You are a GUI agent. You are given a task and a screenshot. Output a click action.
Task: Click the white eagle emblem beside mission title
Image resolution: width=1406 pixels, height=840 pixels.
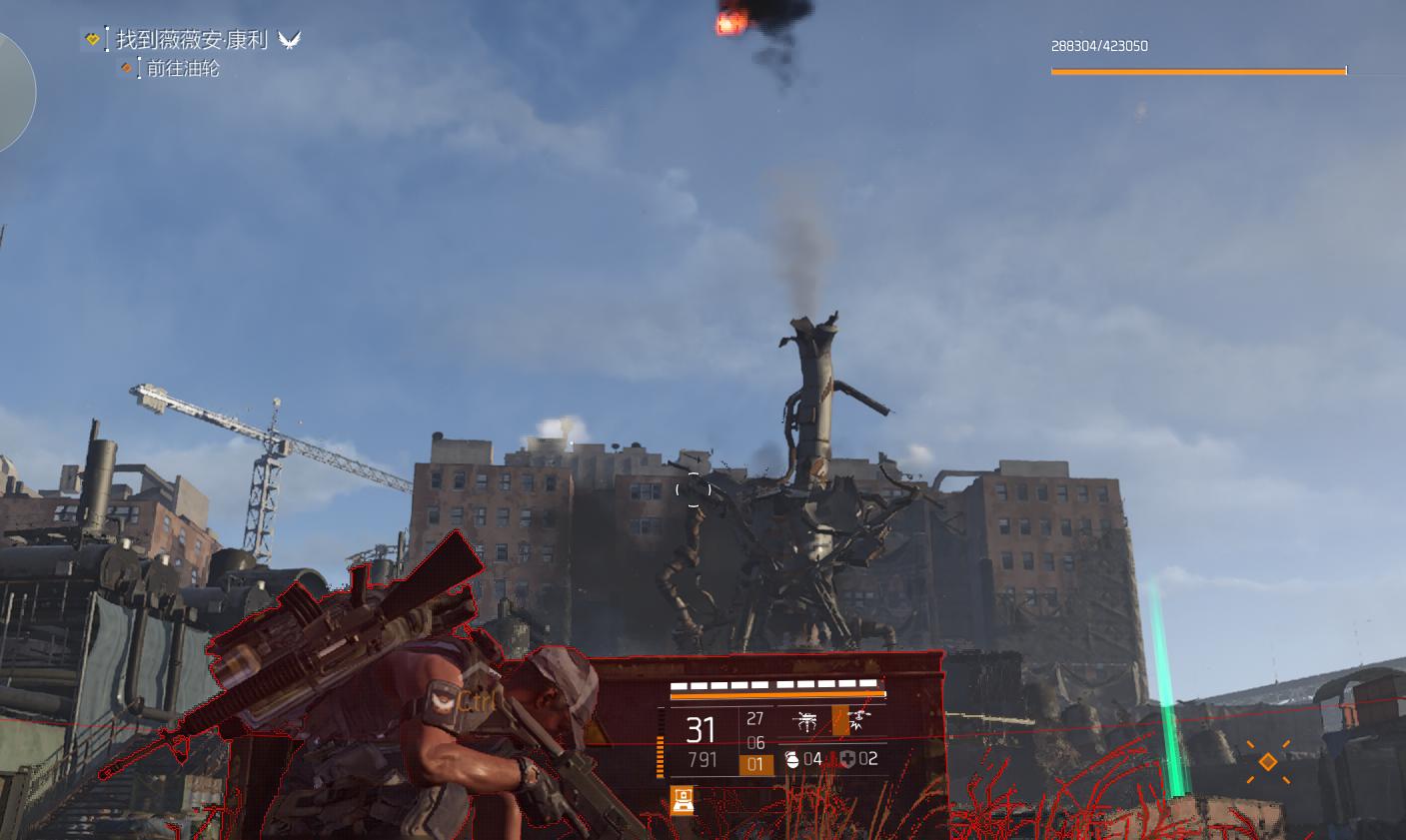290,40
